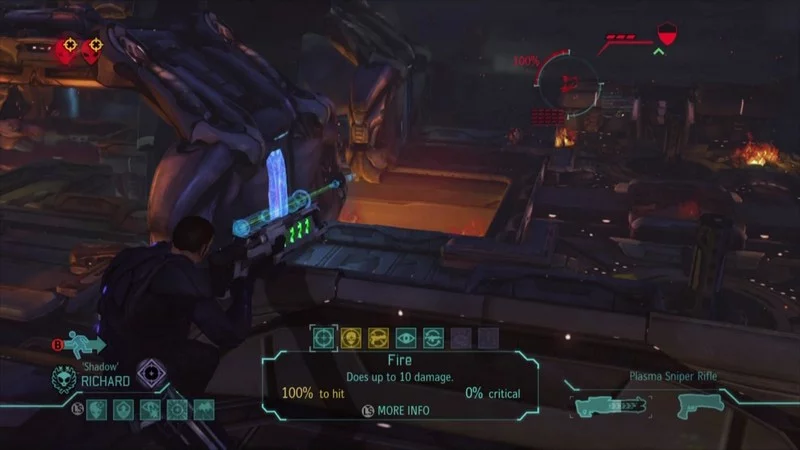The image size is (800, 450).
Task: Activate the yellow skull Headshot ability
Action: pyautogui.click(x=351, y=338)
